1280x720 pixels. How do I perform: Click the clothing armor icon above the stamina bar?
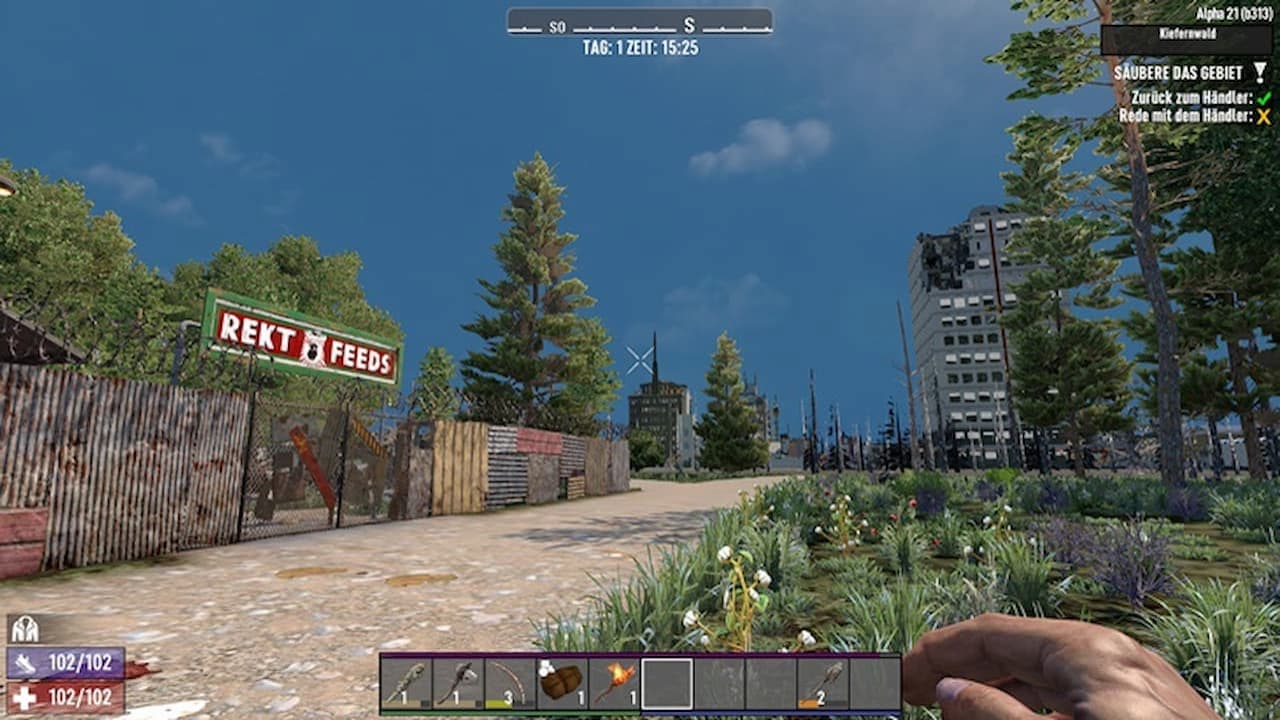(x=25, y=631)
